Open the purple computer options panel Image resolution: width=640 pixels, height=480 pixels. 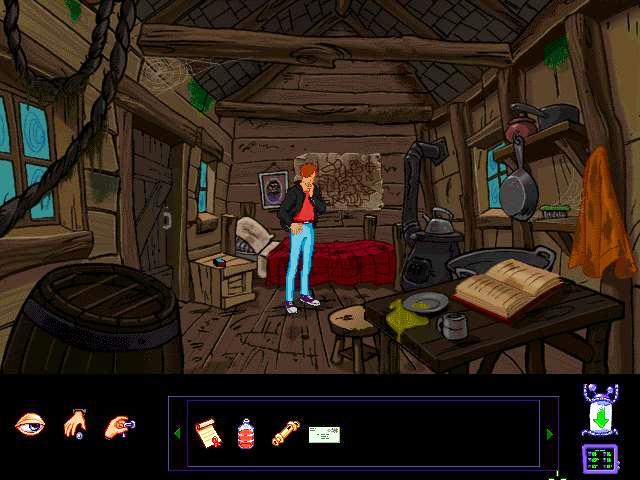600,459
